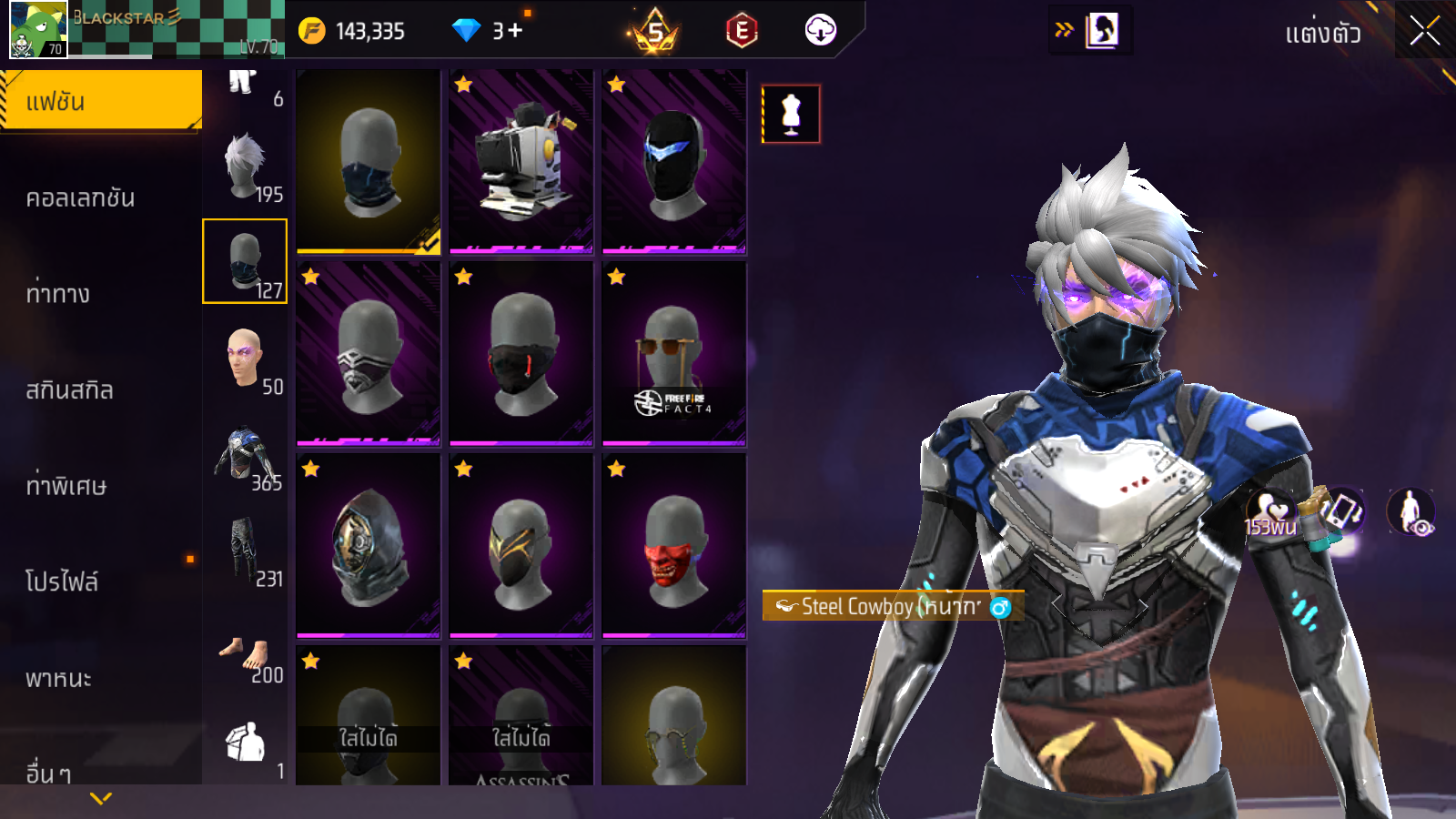The image size is (1456, 819).
Task: Equip the robot TV head mask
Action: [x=521, y=161]
